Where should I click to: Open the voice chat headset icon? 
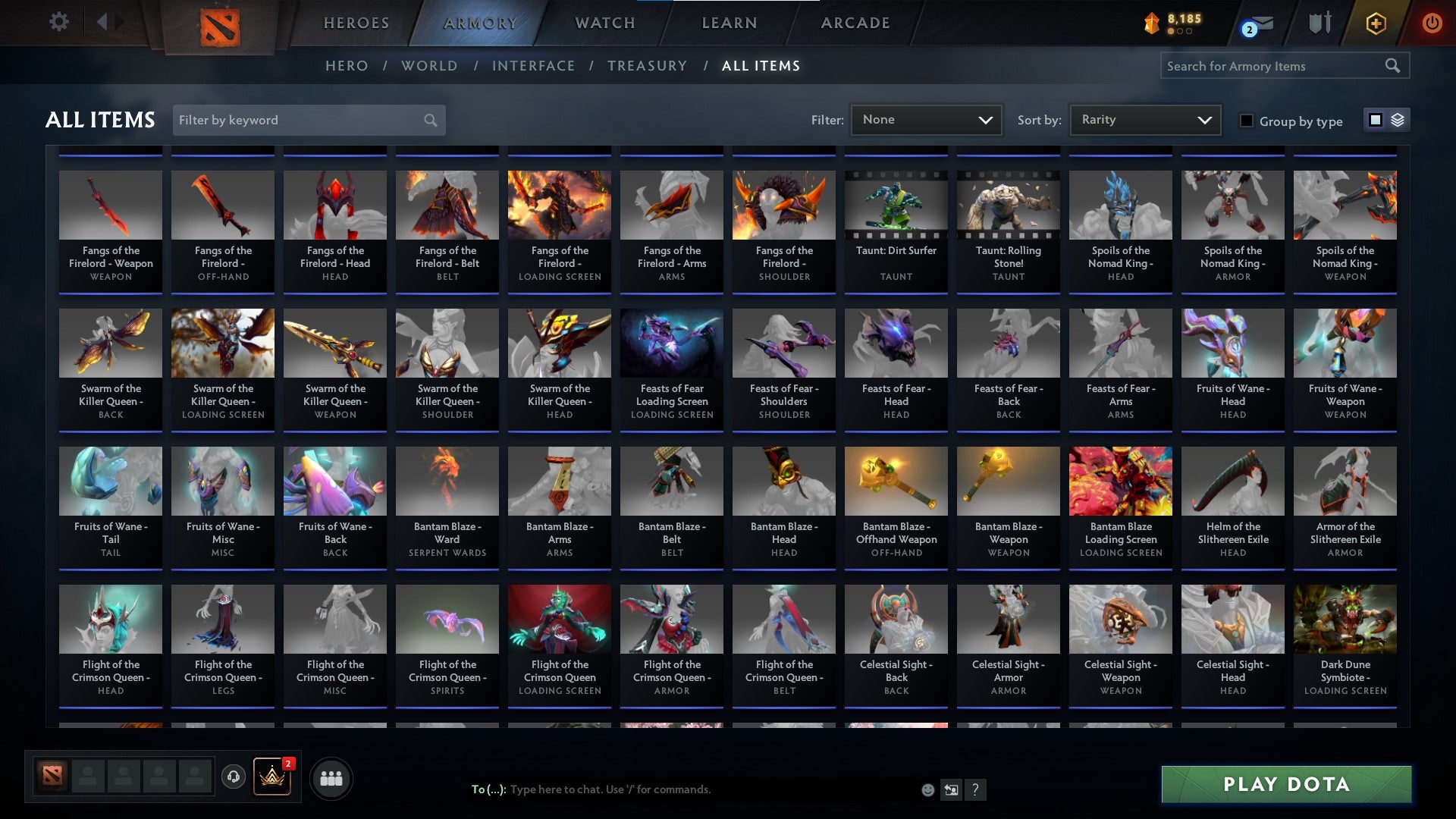tap(234, 777)
